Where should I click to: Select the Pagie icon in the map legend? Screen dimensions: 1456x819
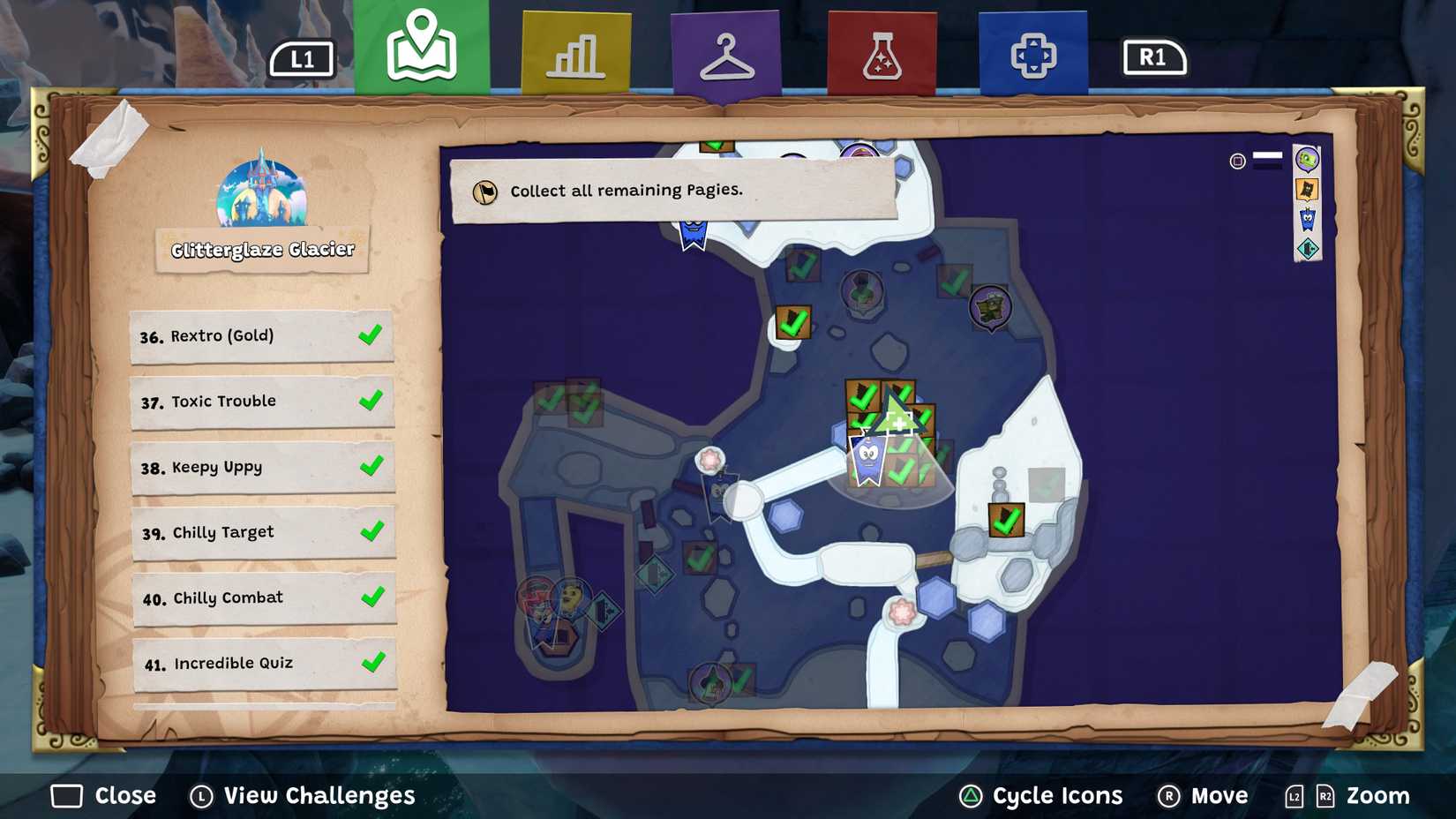pyautogui.click(x=1307, y=190)
